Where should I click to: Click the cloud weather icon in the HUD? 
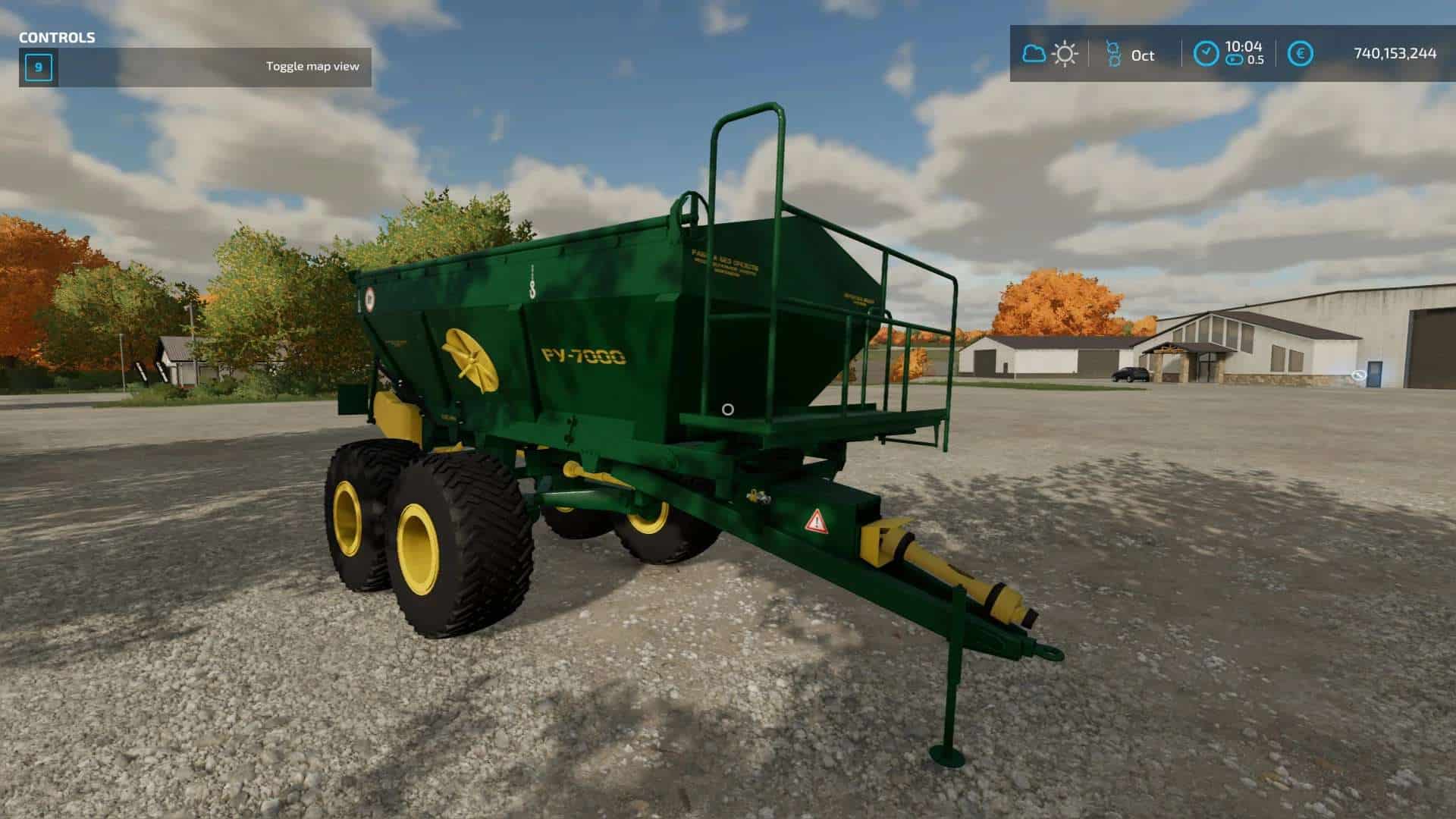pos(1034,53)
